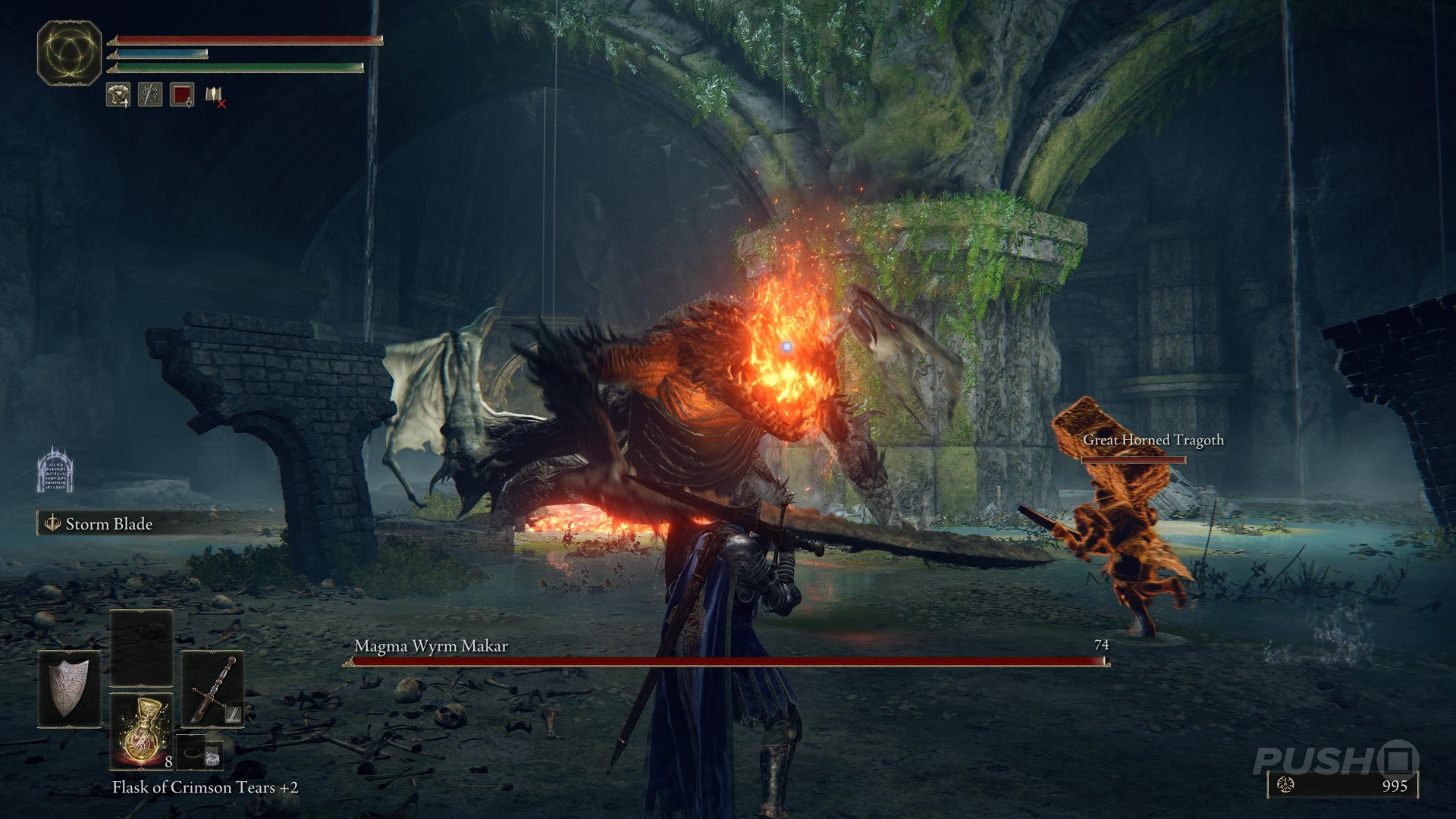This screenshot has height=819, width=1456.
Task: Inspect the weapon buff status icon
Action: (150, 95)
